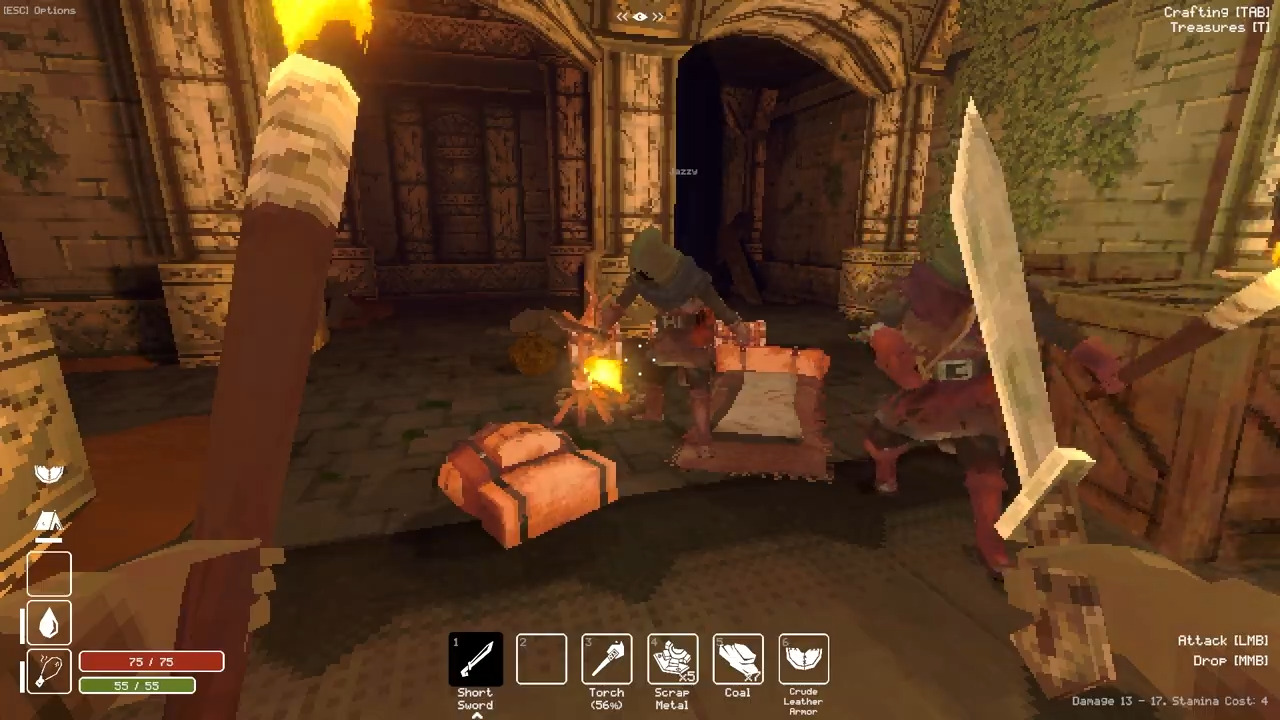Open Options via the [ESC] Options text

(x=38, y=10)
